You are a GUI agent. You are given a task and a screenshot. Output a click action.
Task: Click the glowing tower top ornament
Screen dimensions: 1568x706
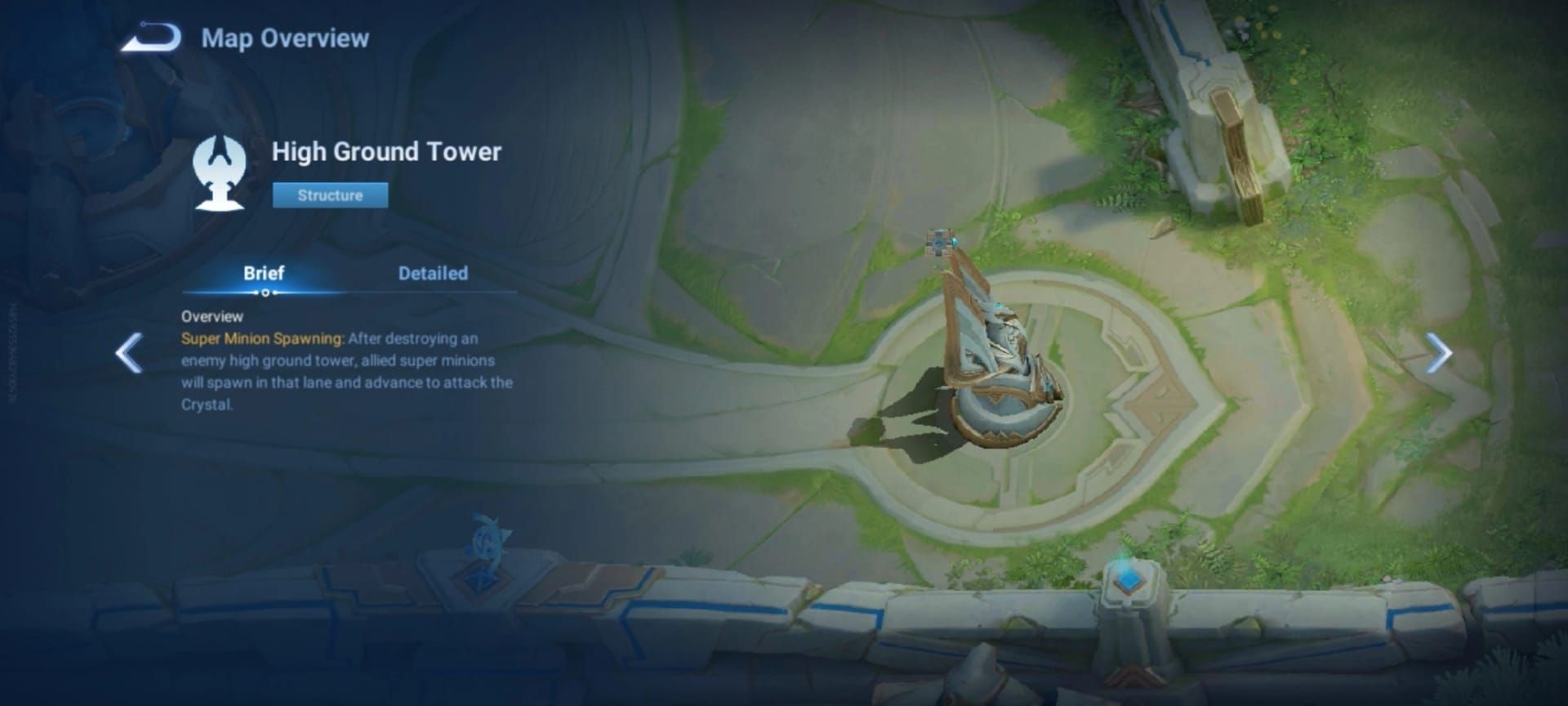point(998,304)
